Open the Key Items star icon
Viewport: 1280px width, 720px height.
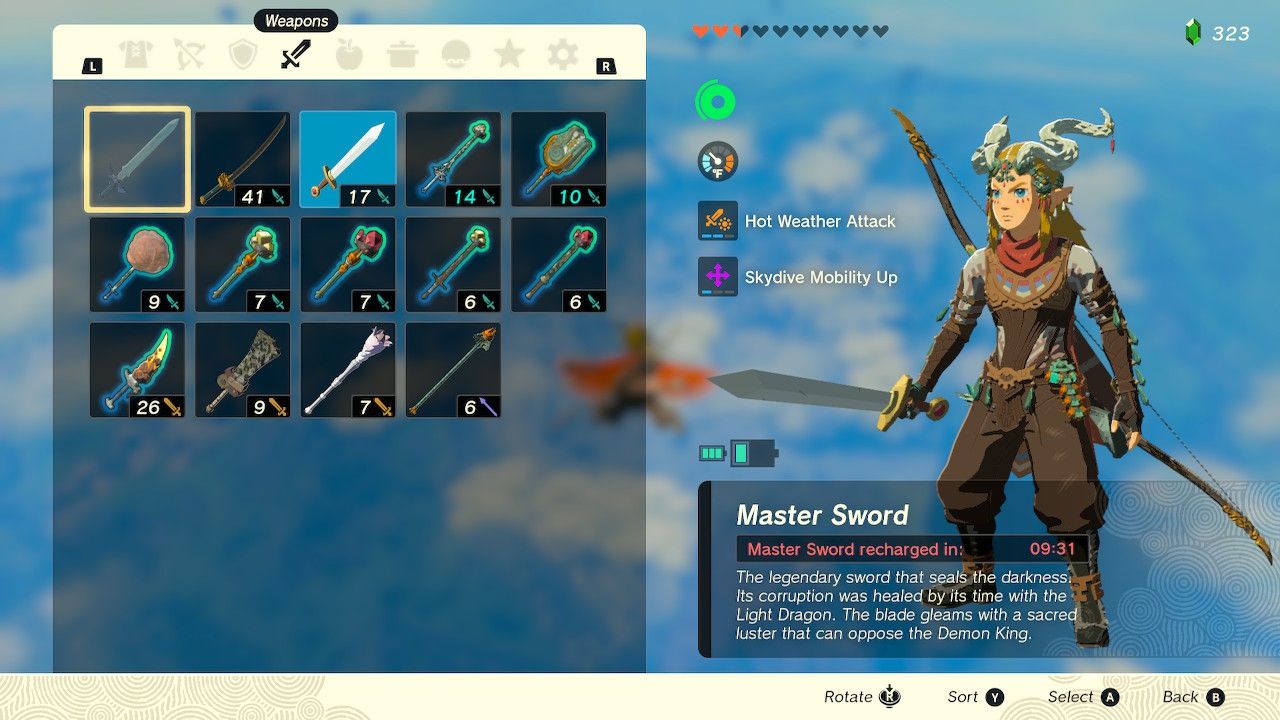(510, 55)
